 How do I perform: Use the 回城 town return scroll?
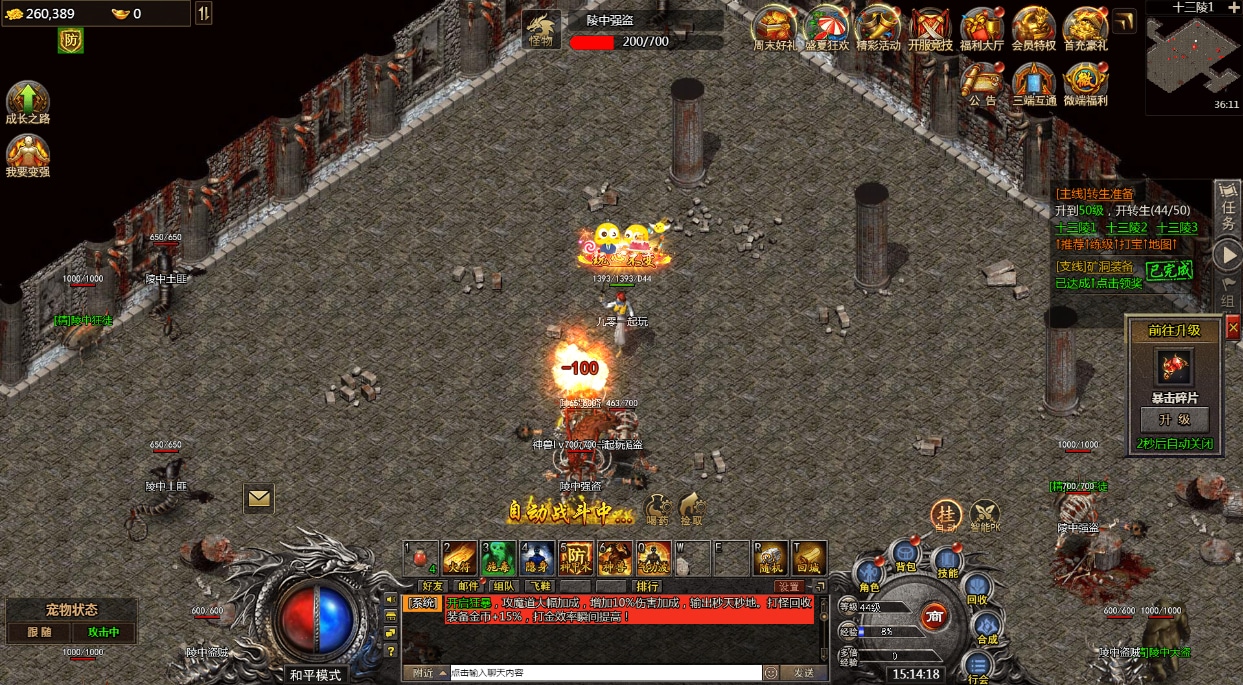pyautogui.click(x=810, y=558)
